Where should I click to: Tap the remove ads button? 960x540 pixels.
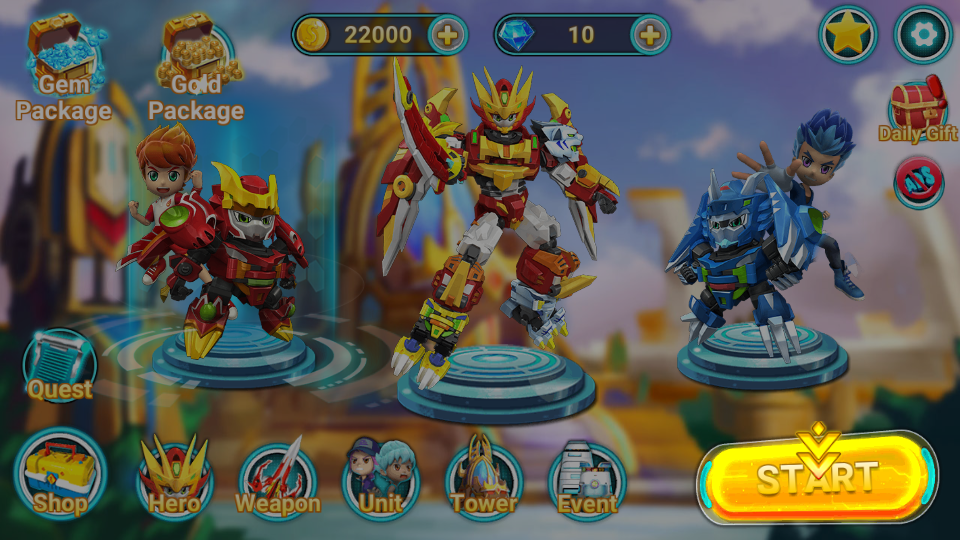(x=918, y=182)
